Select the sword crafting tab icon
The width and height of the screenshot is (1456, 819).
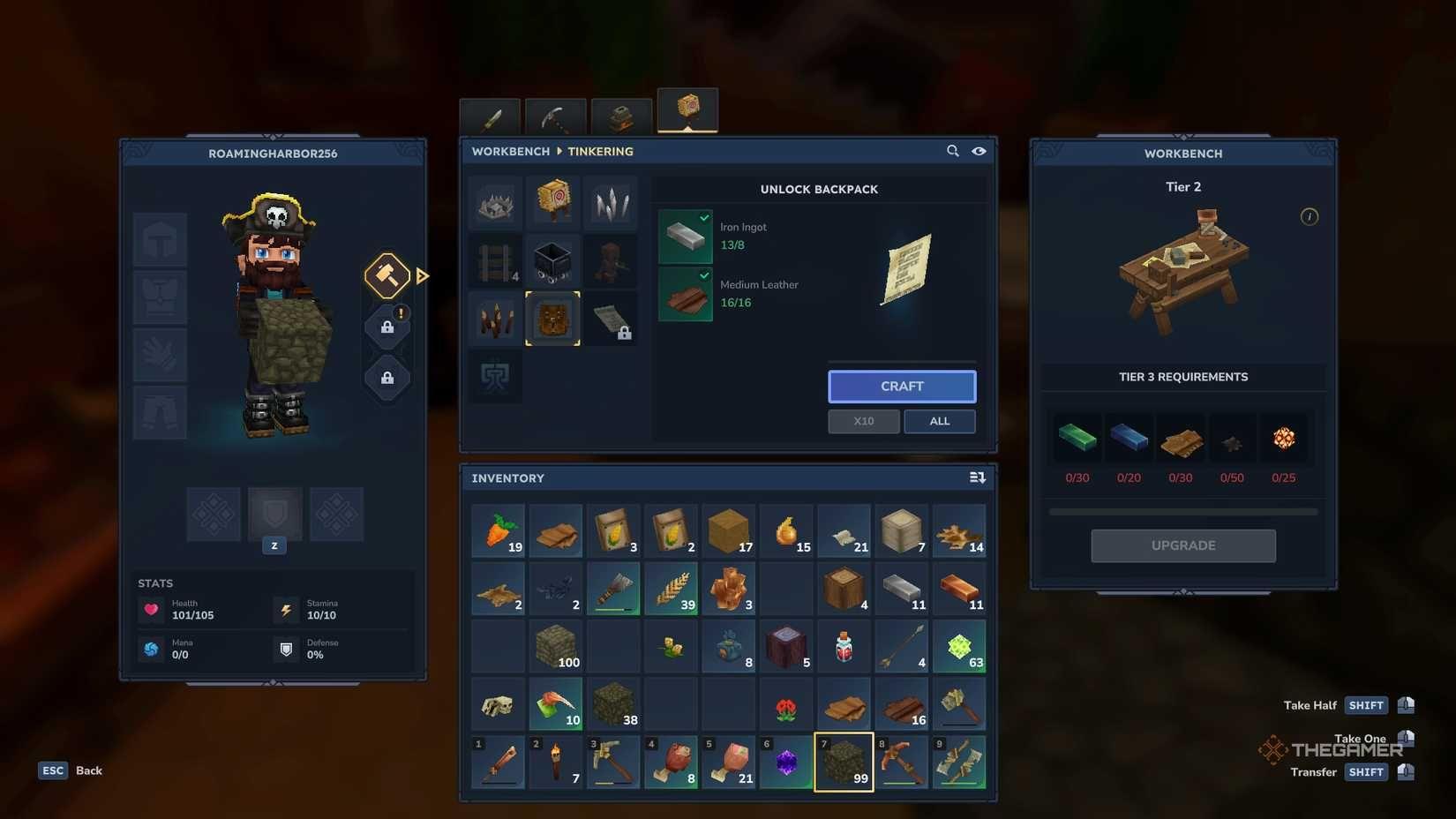492,116
